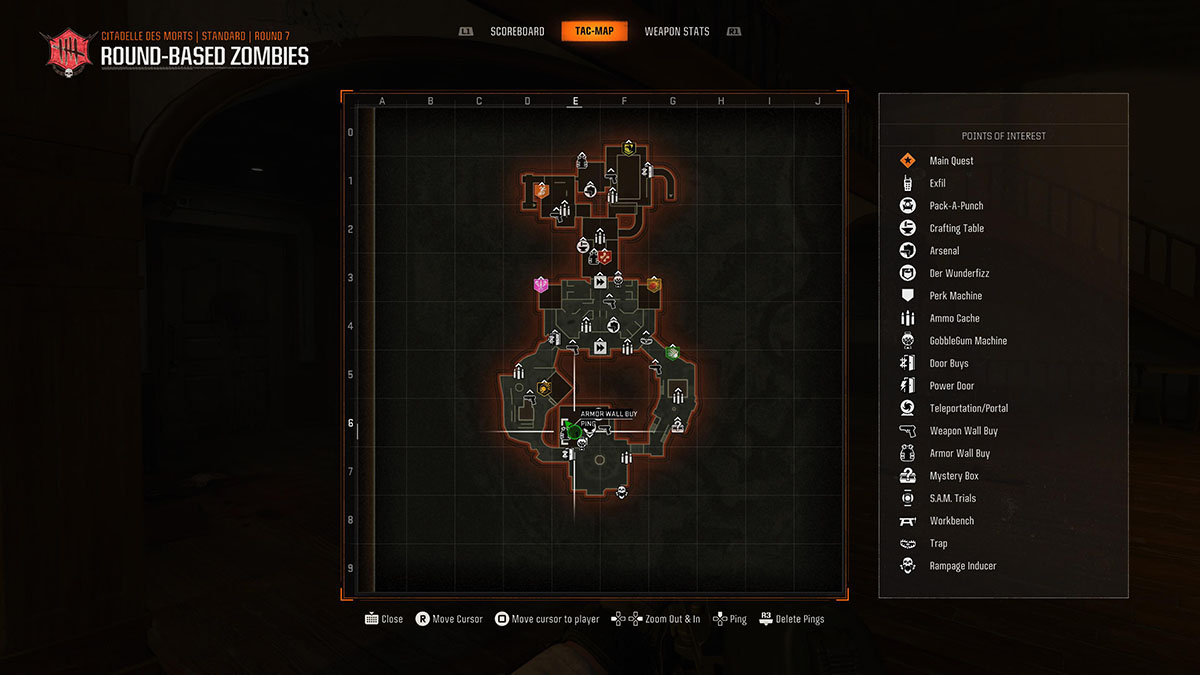The width and height of the screenshot is (1200, 675).
Task: Open the Weapon Stats tab
Action: click(677, 31)
